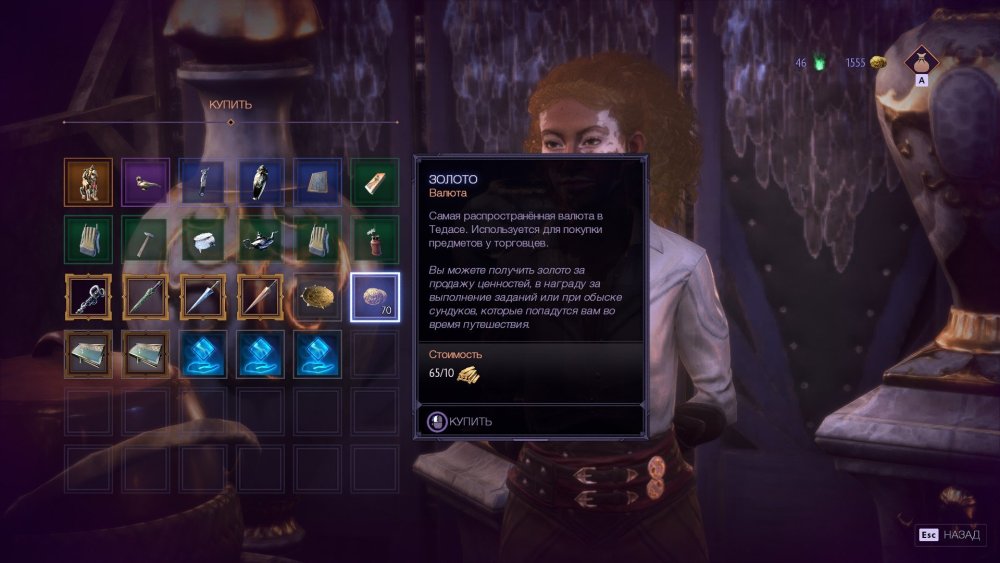Select the armored statue item slot

tap(88, 182)
